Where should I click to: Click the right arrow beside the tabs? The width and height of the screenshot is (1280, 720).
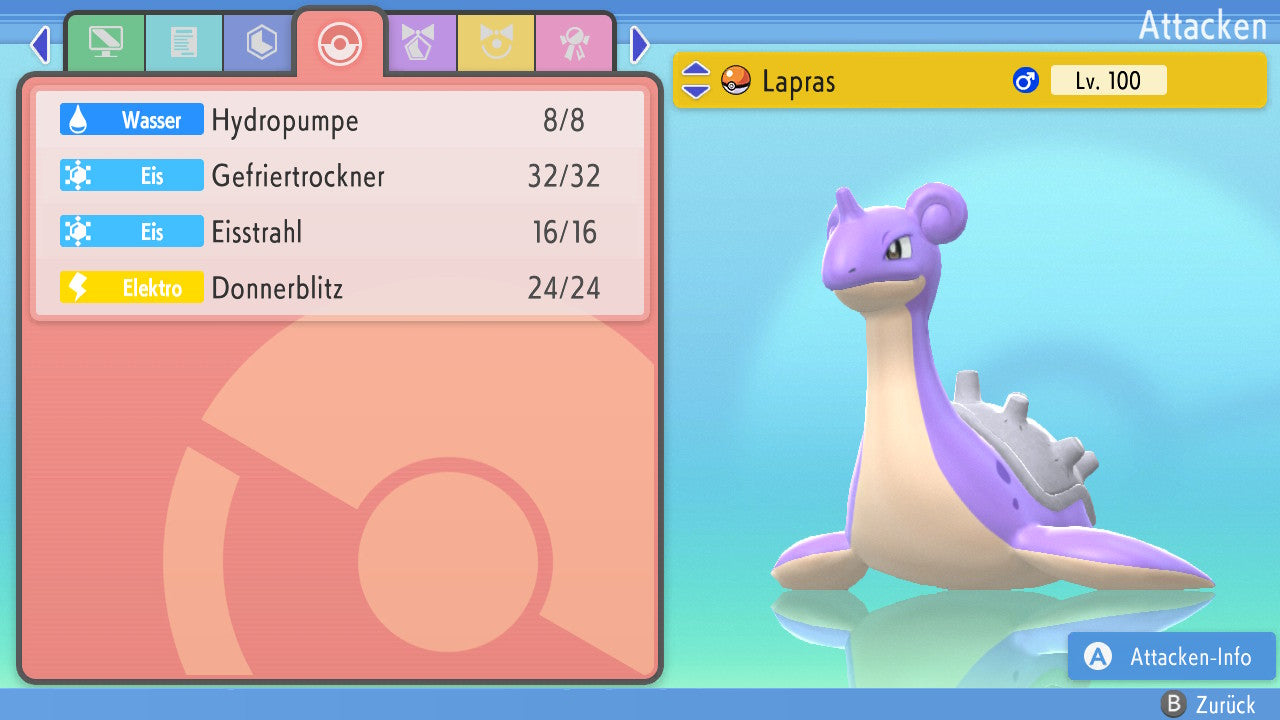pyautogui.click(x=640, y=44)
